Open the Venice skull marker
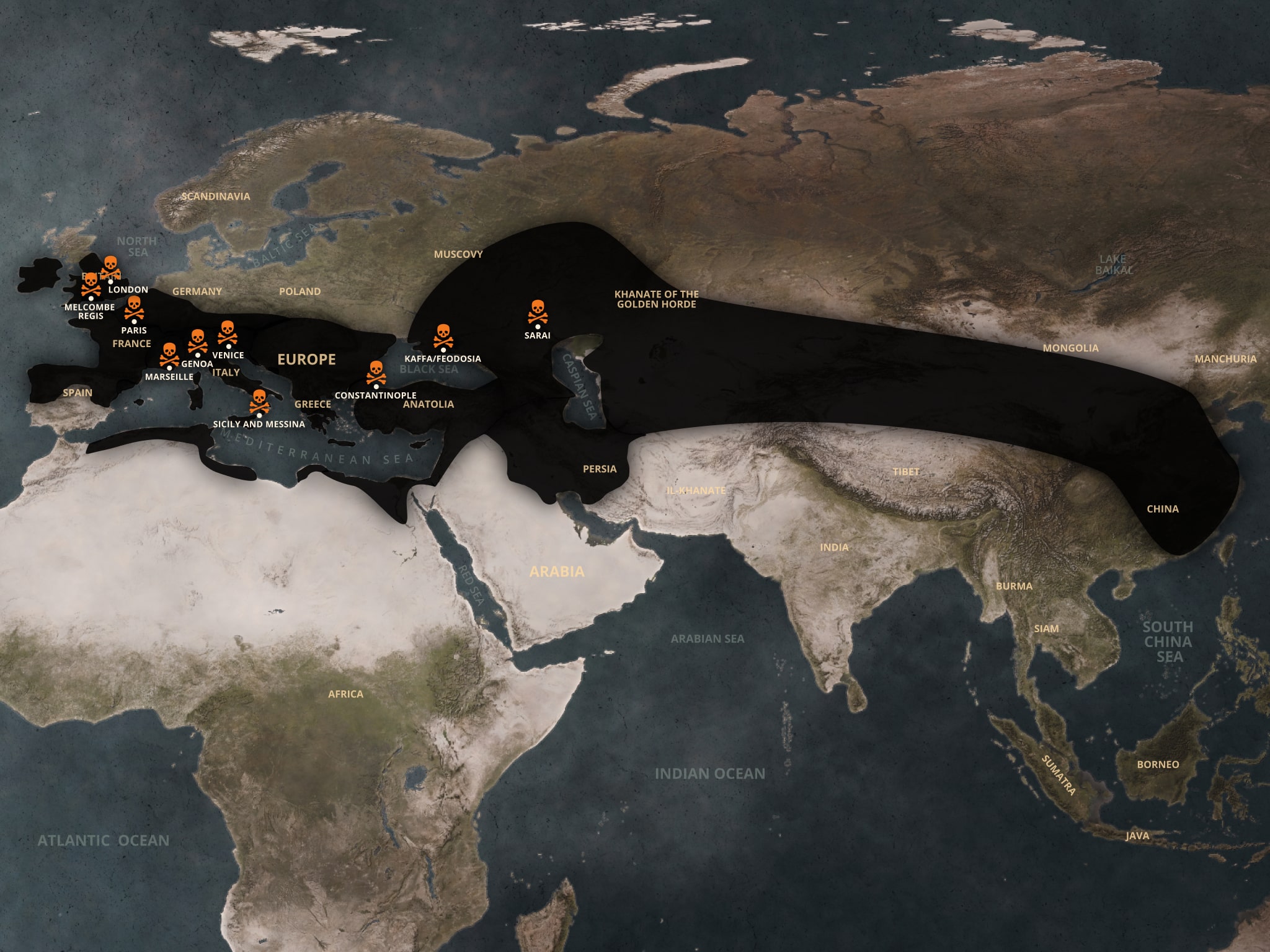 point(228,332)
